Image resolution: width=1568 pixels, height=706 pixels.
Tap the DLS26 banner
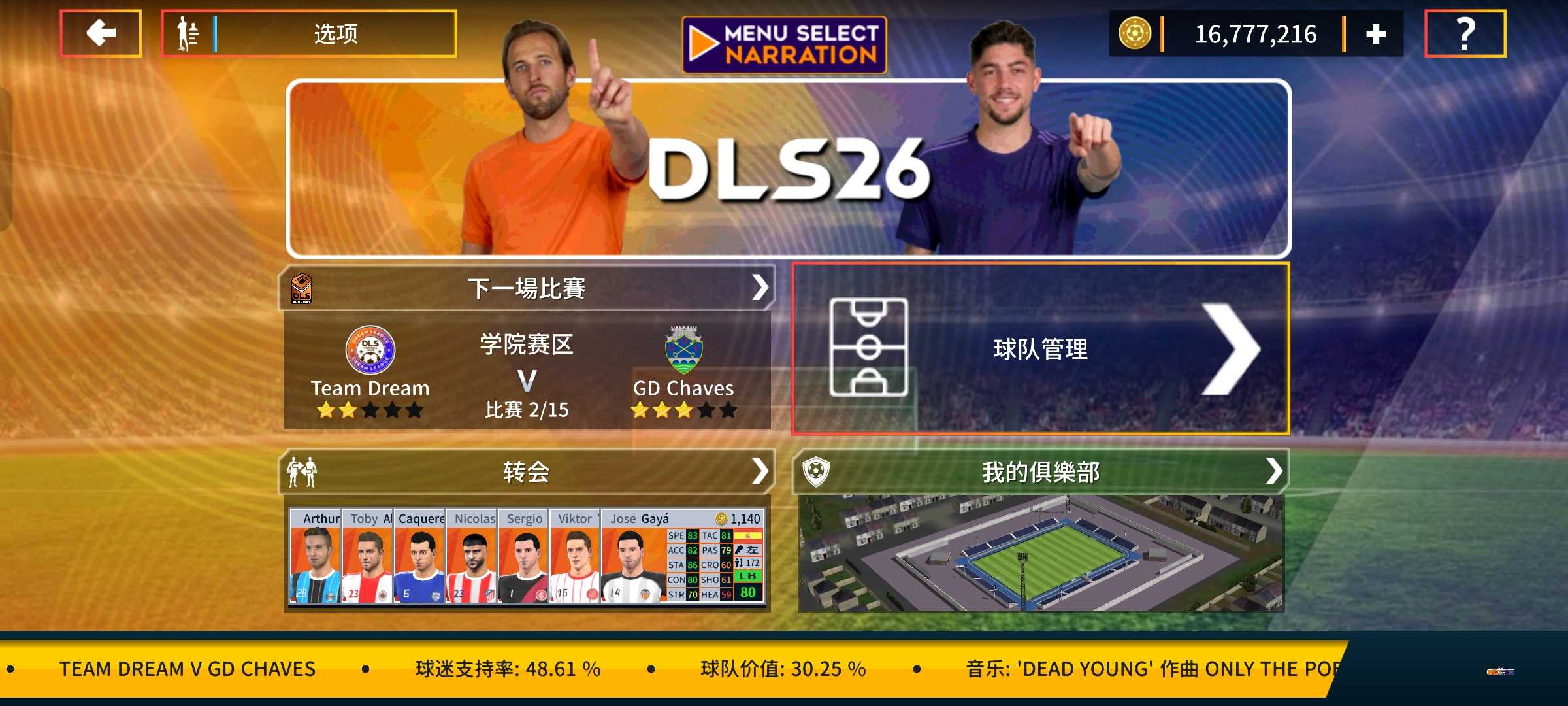(788, 169)
